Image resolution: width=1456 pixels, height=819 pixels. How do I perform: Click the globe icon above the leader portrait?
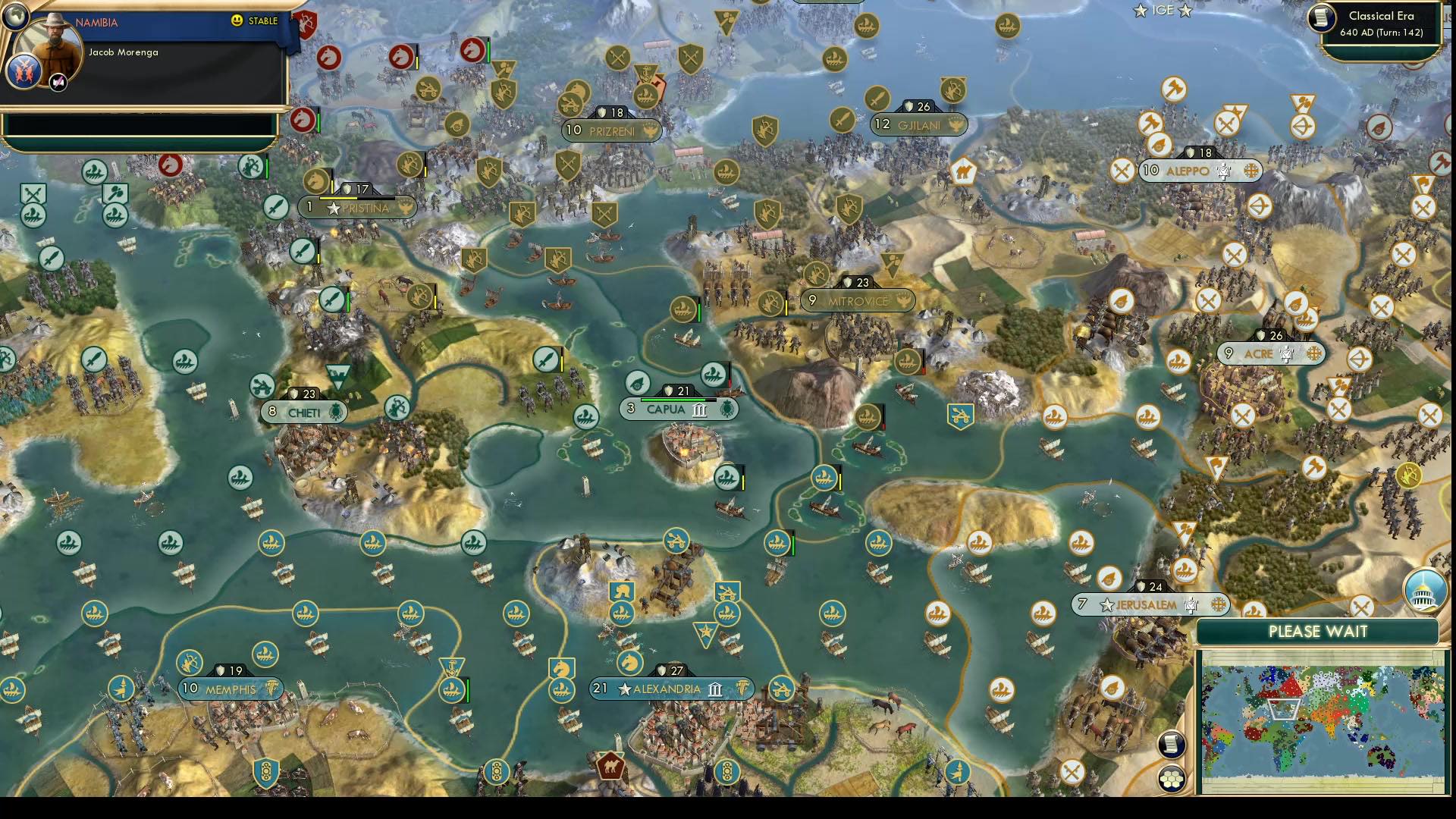coord(16,16)
